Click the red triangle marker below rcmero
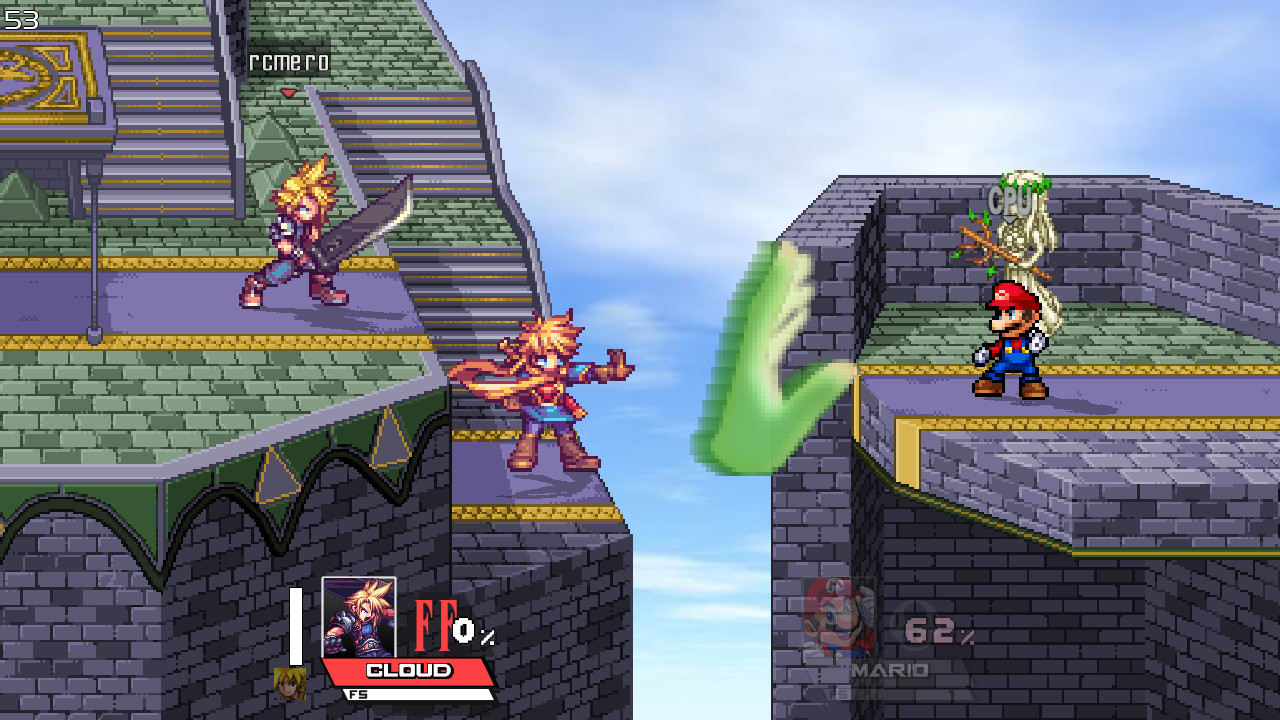Image resolution: width=1280 pixels, height=720 pixels. pos(286,91)
